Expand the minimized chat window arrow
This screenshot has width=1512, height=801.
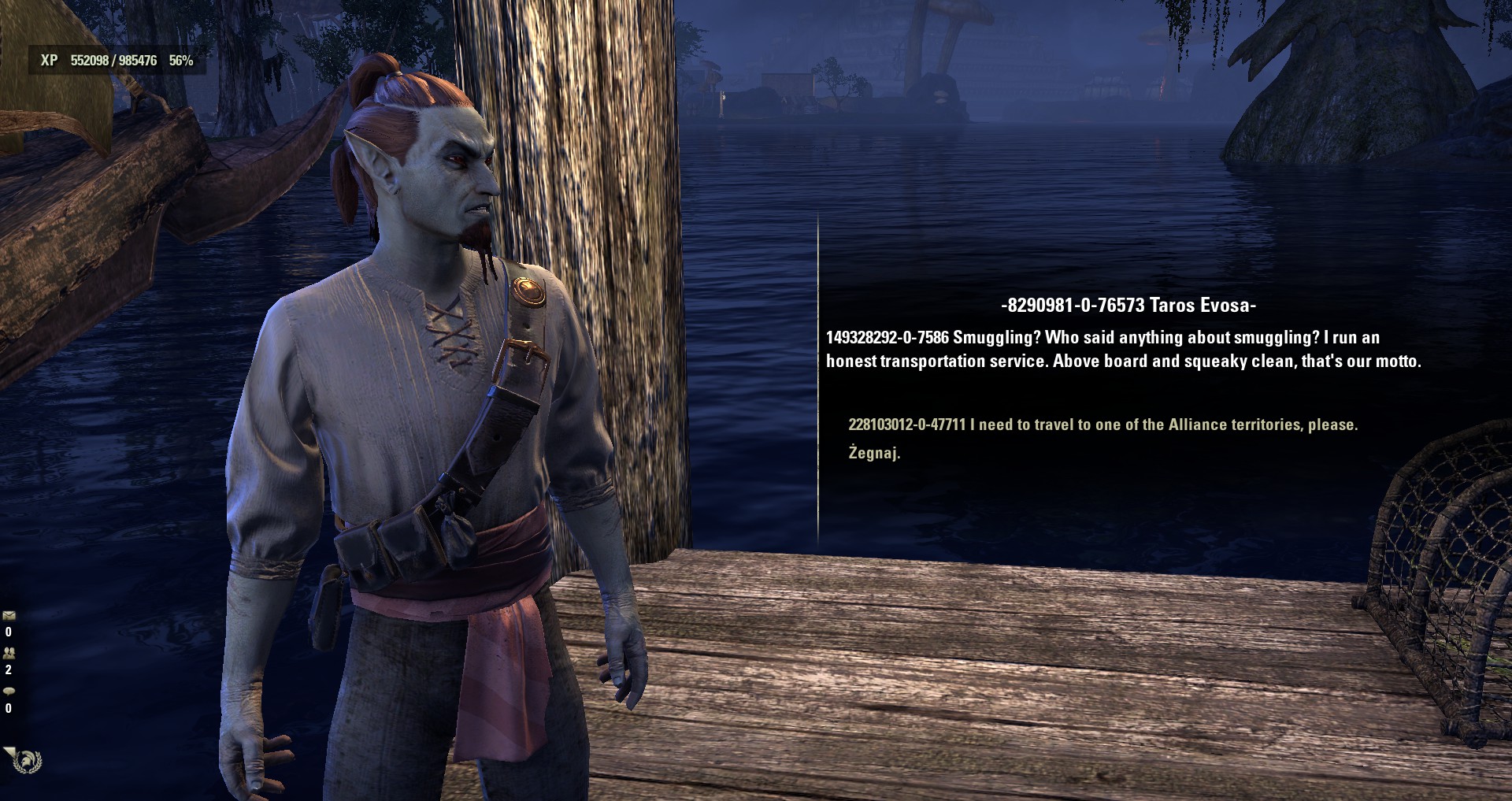click(8, 751)
